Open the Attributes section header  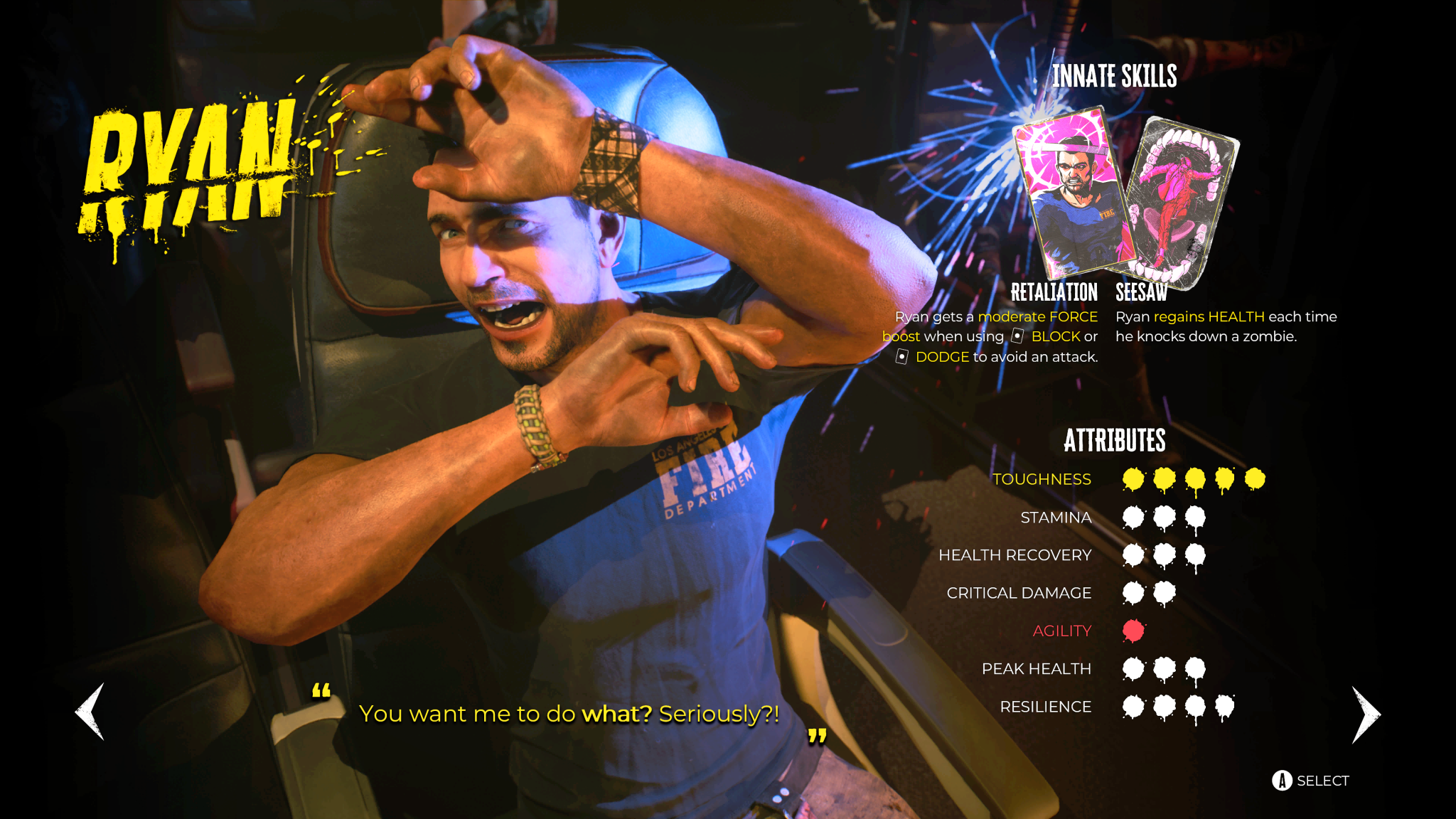[1114, 441]
